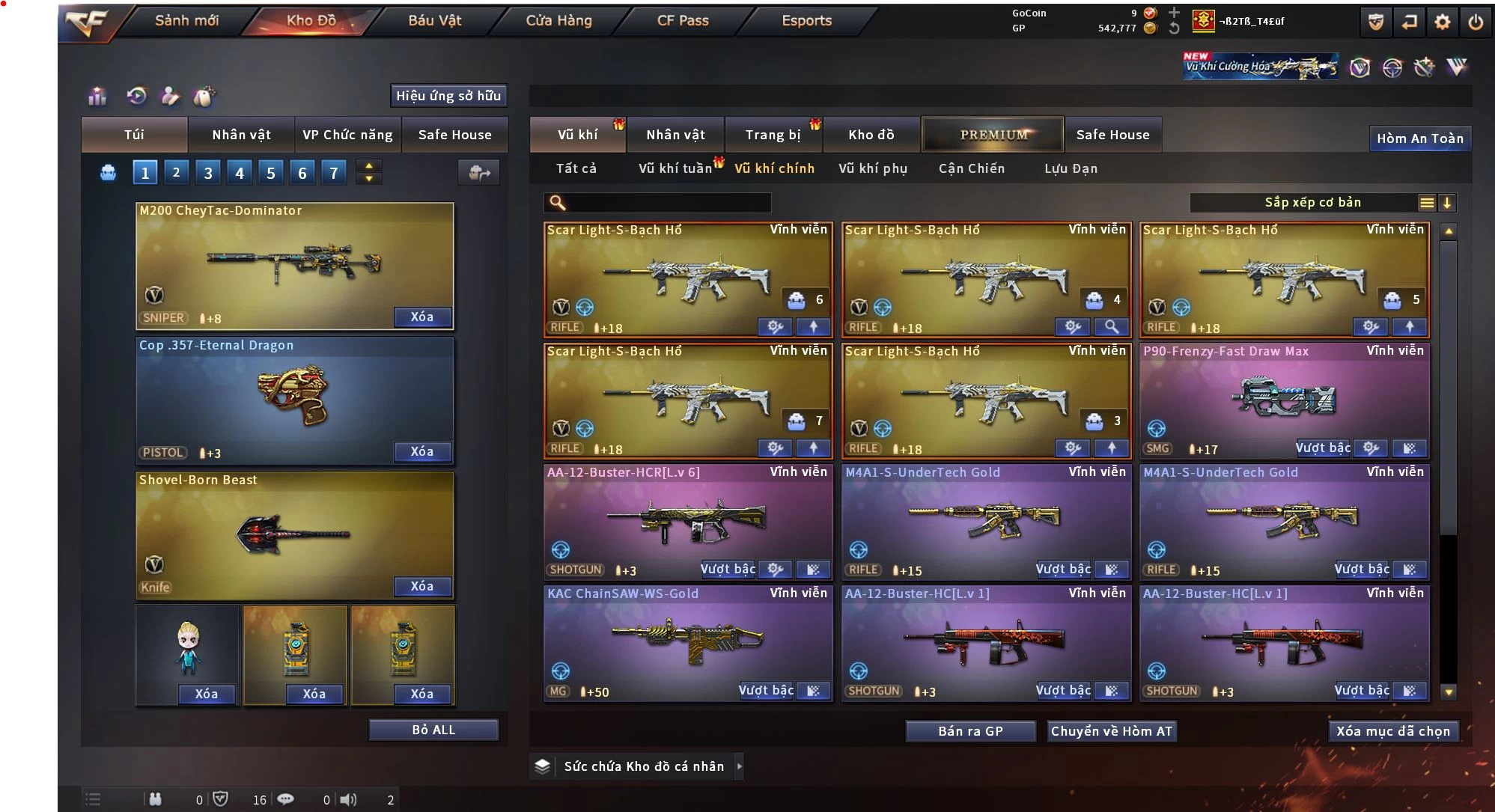The width and height of the screenshot is (1495, 812).
Task: Select the P90-Frenzy-Fast Draw Max weapon
Action: click(1284, 397)
